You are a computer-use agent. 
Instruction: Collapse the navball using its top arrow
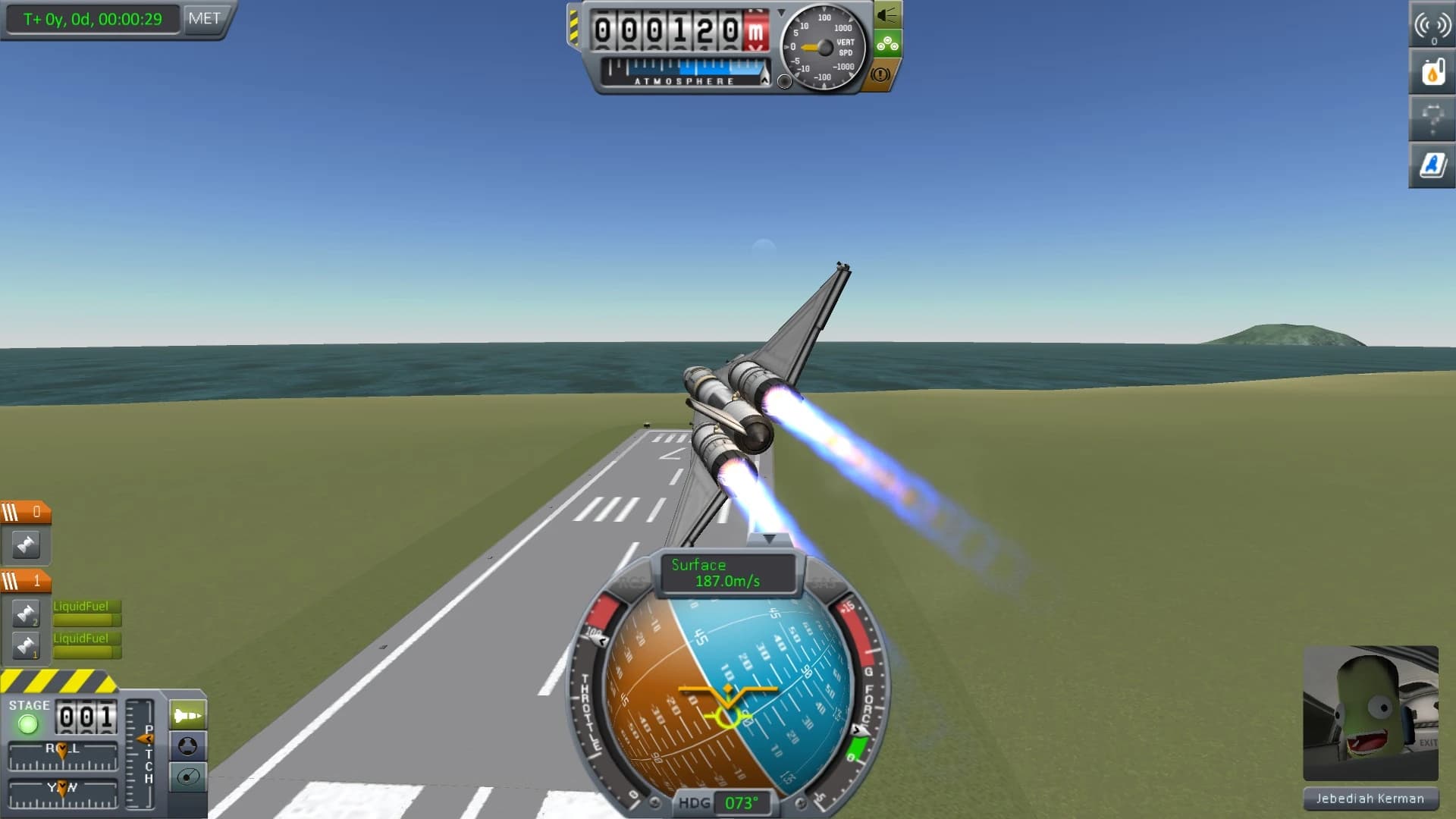pos(771,538)
